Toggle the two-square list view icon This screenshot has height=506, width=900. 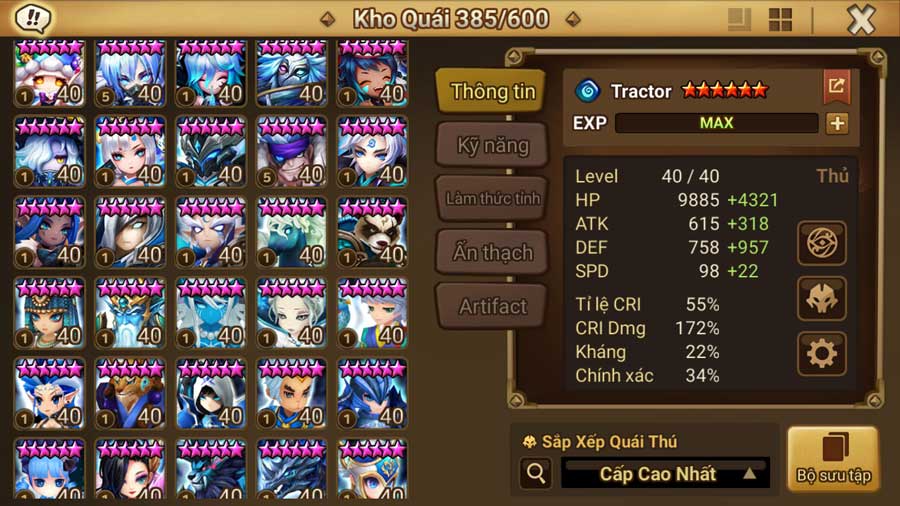pos(739,20)
